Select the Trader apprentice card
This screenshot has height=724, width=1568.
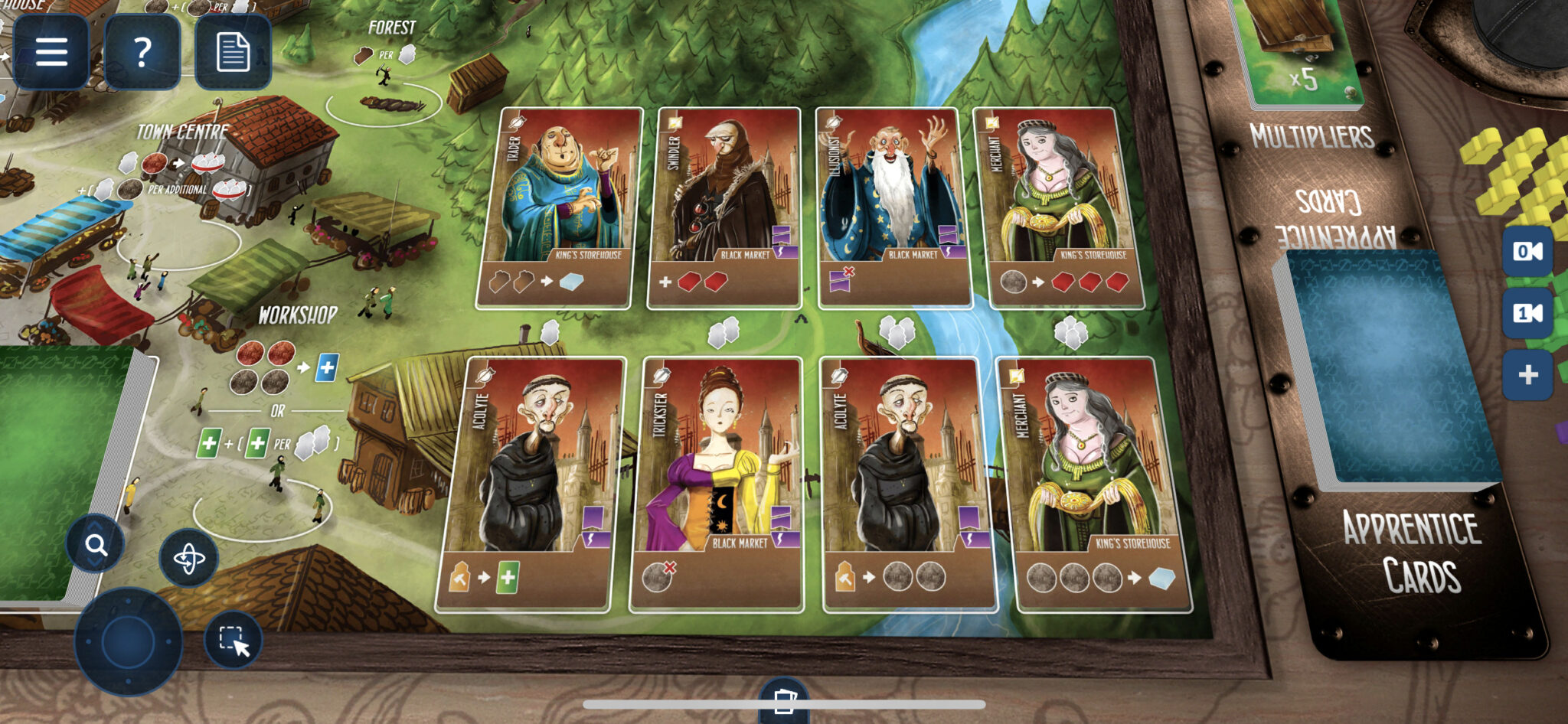[x=560, y=208]
